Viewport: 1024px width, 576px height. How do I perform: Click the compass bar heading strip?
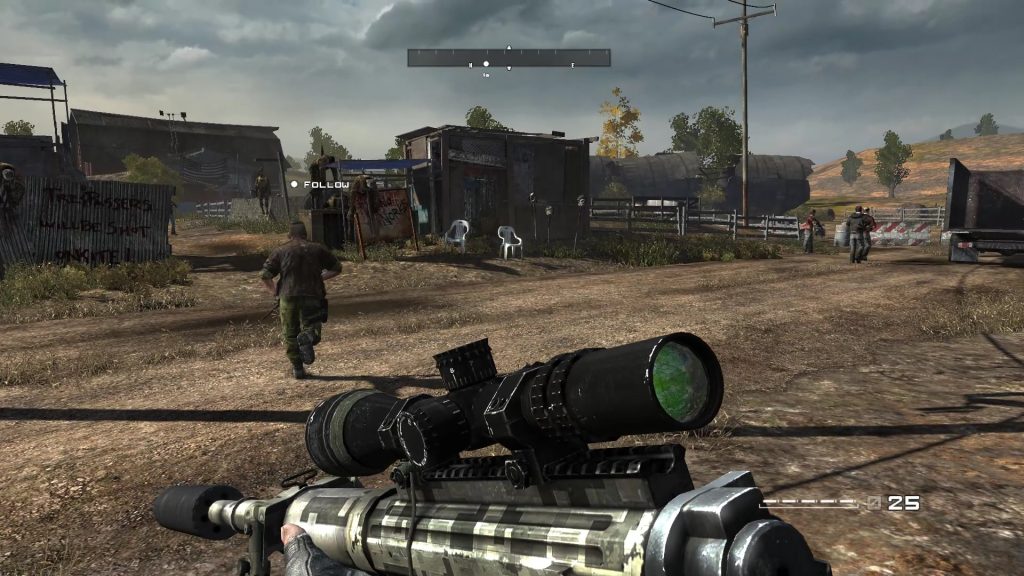[508, 58]
